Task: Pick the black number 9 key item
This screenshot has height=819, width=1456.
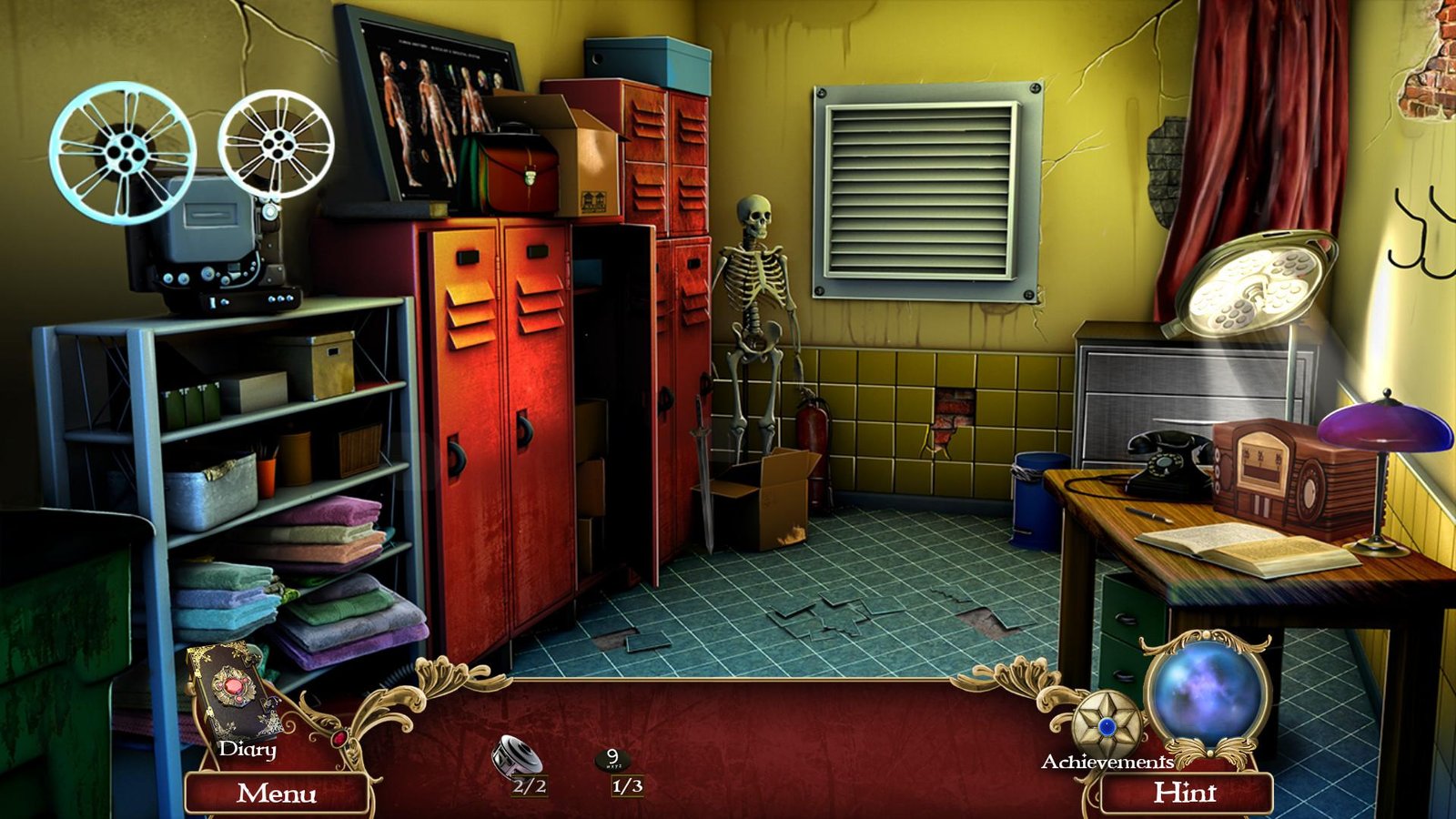Action: 613,759
